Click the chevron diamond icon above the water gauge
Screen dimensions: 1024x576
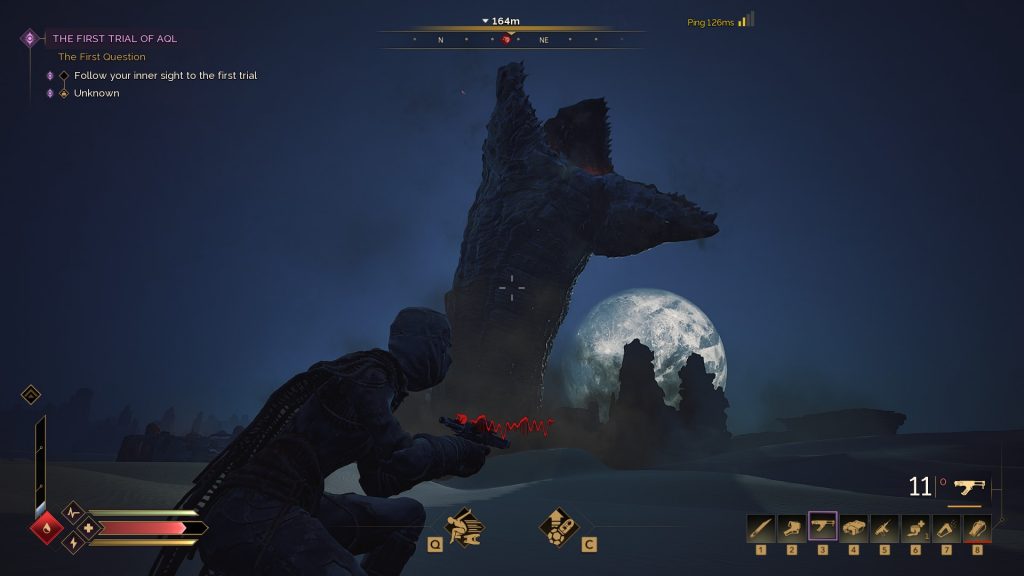coord(31,395)
